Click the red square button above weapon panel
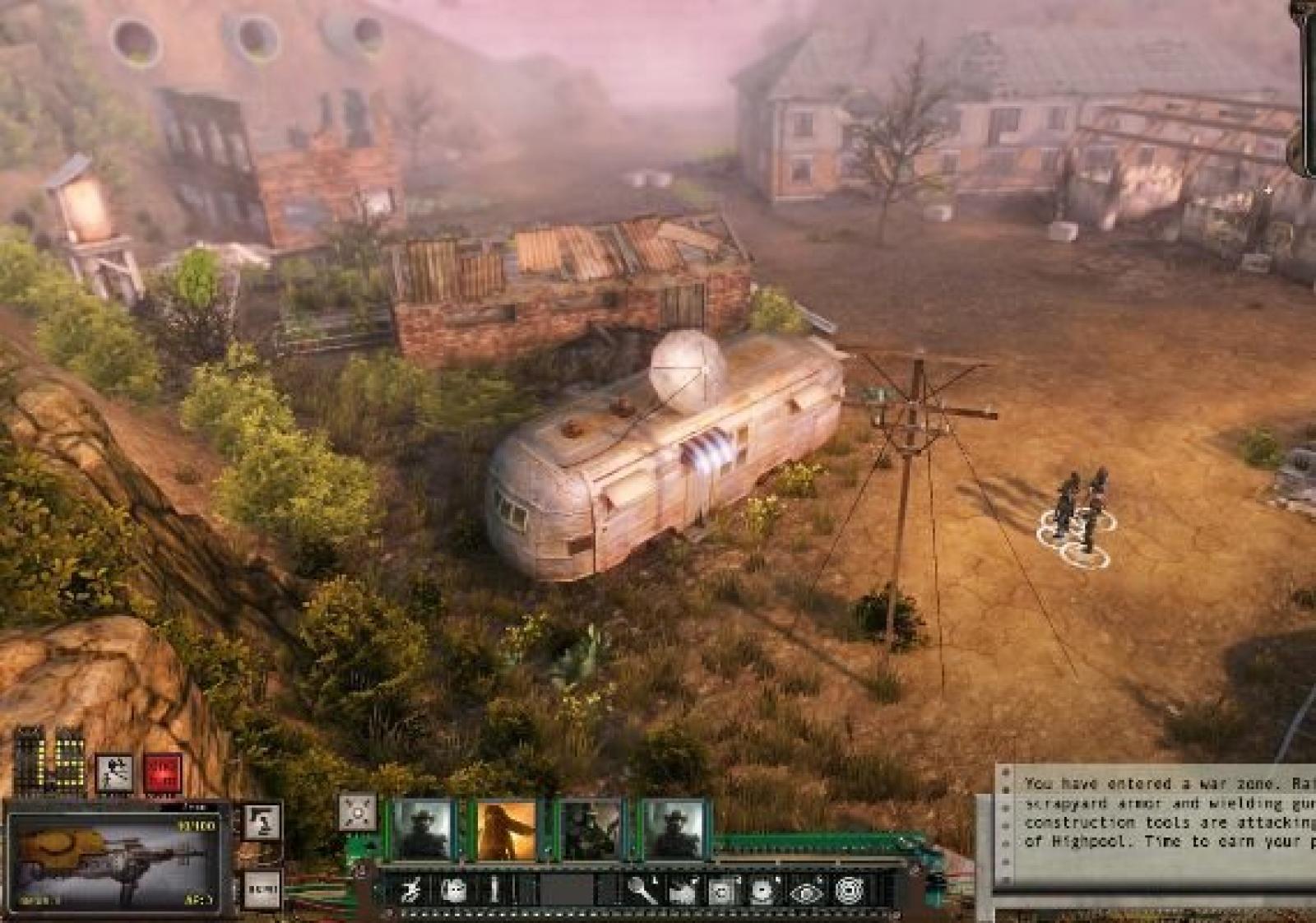Viewport: 1316px width, 923px height. 162,772
